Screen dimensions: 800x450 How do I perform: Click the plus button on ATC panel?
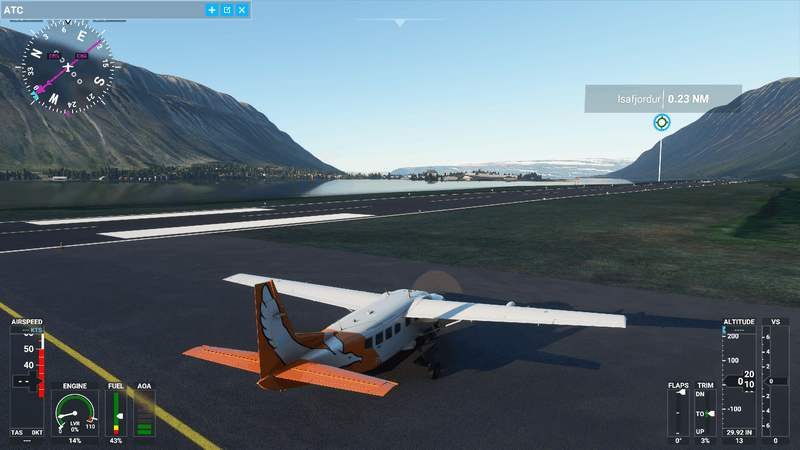pos(212,9)
